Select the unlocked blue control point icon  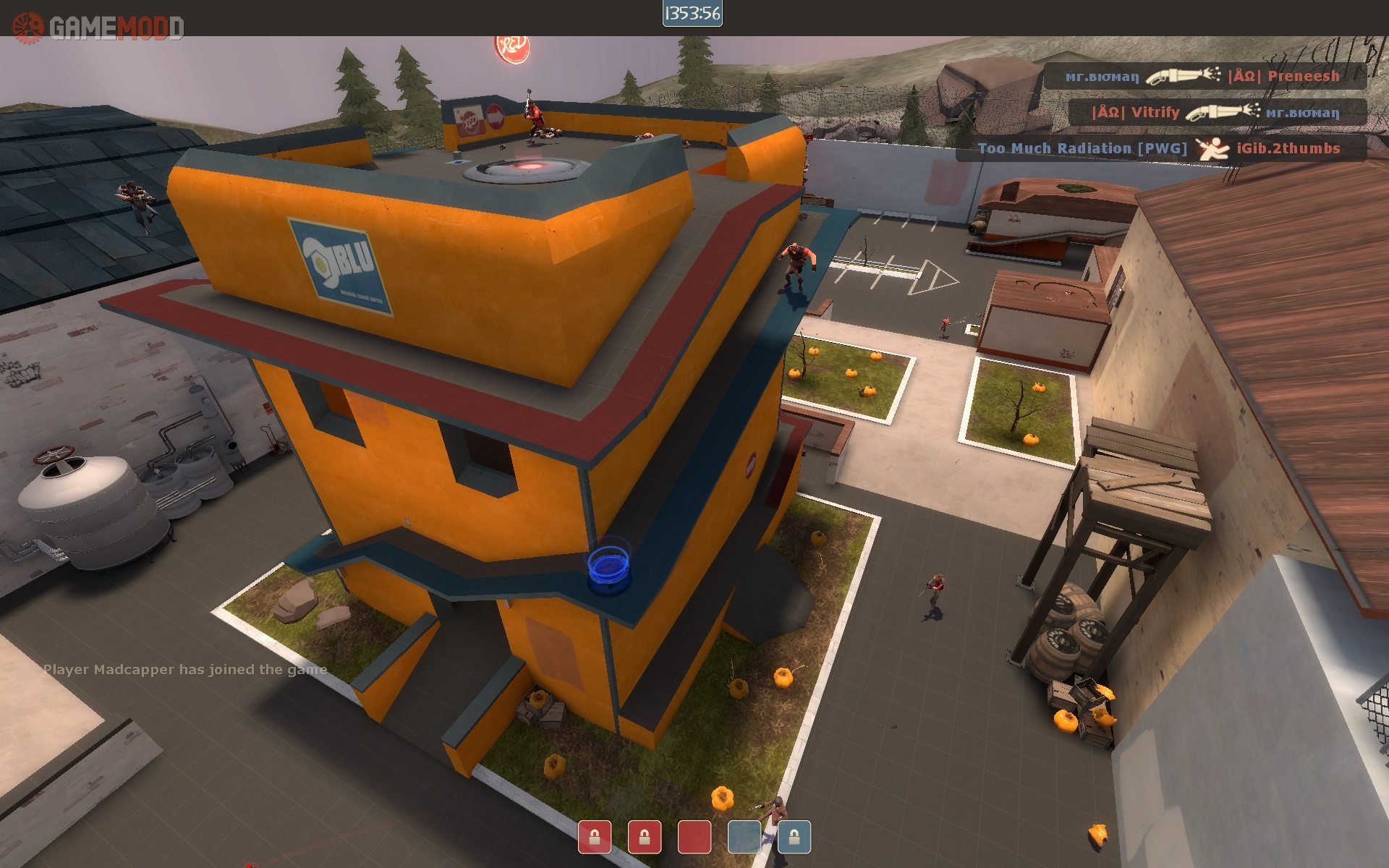pos(744,837)
